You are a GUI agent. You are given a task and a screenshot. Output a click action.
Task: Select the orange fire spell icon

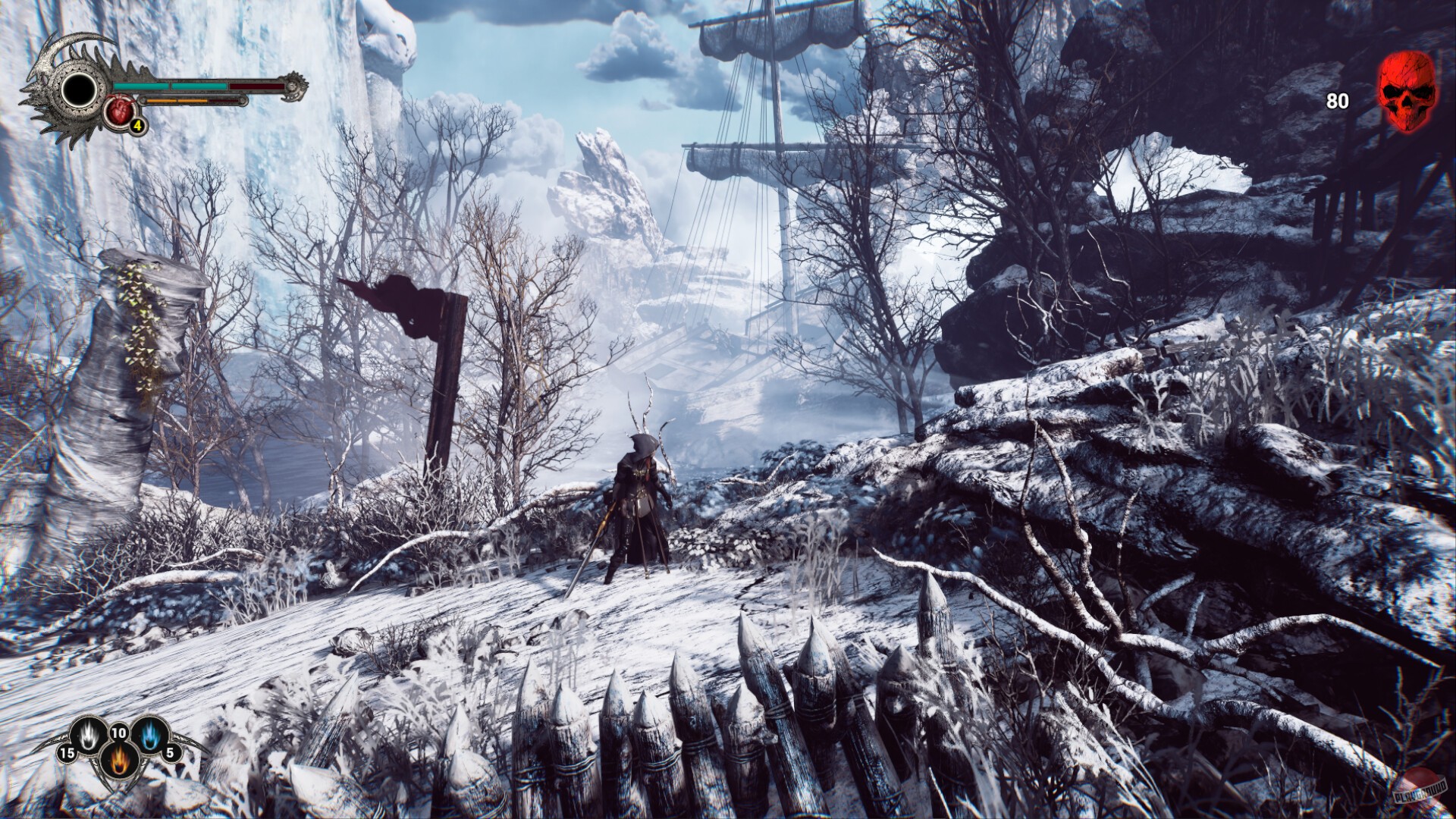point(119,761)
